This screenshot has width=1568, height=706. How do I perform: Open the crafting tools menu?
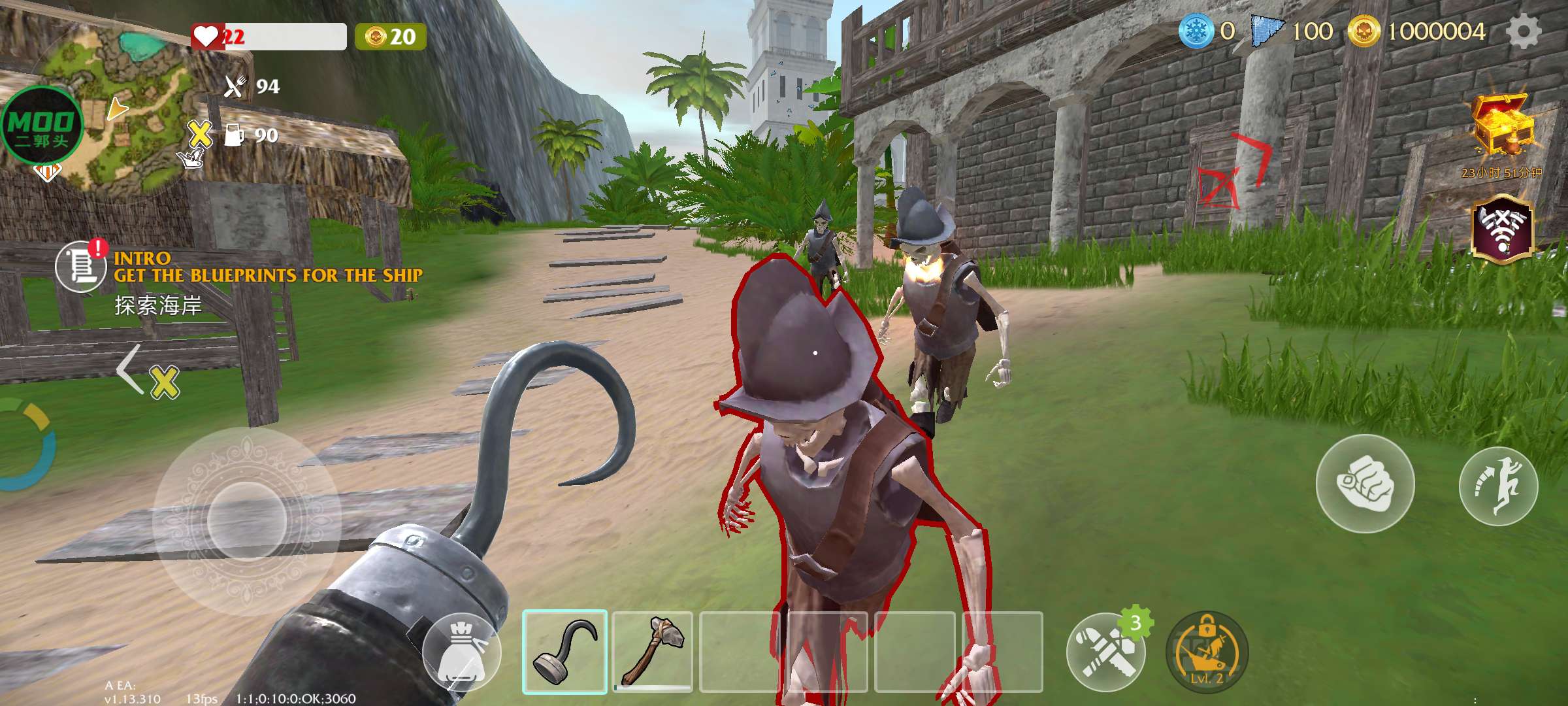coord(1105,652)
